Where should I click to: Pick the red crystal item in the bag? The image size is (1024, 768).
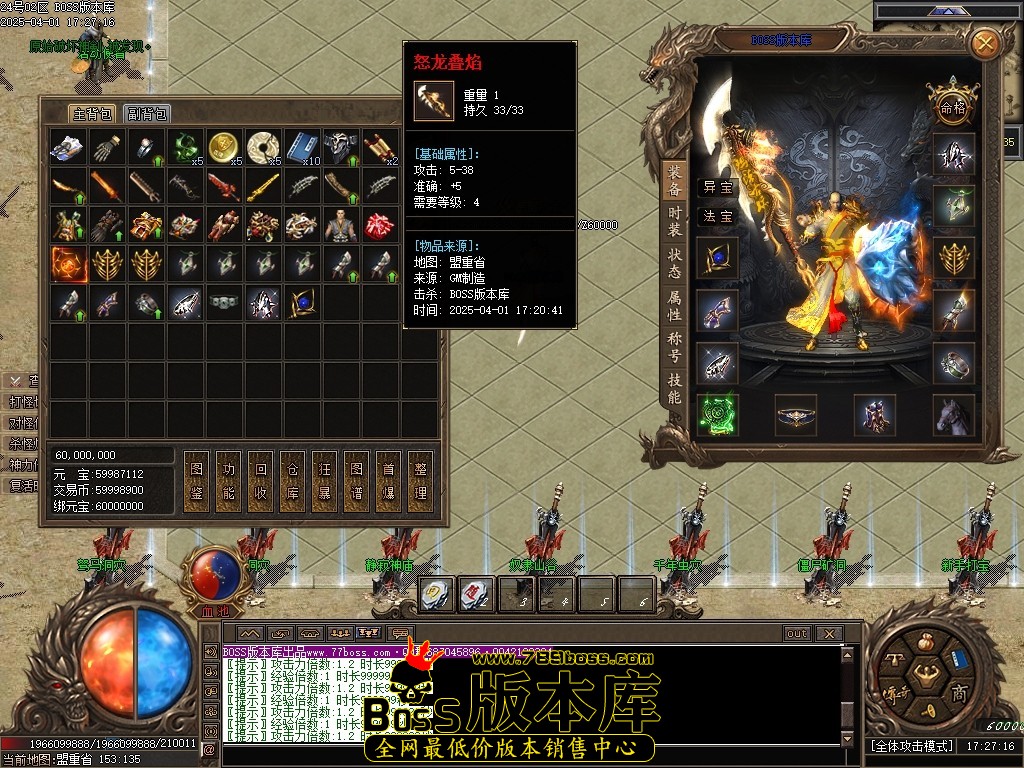tap(379, 226)
